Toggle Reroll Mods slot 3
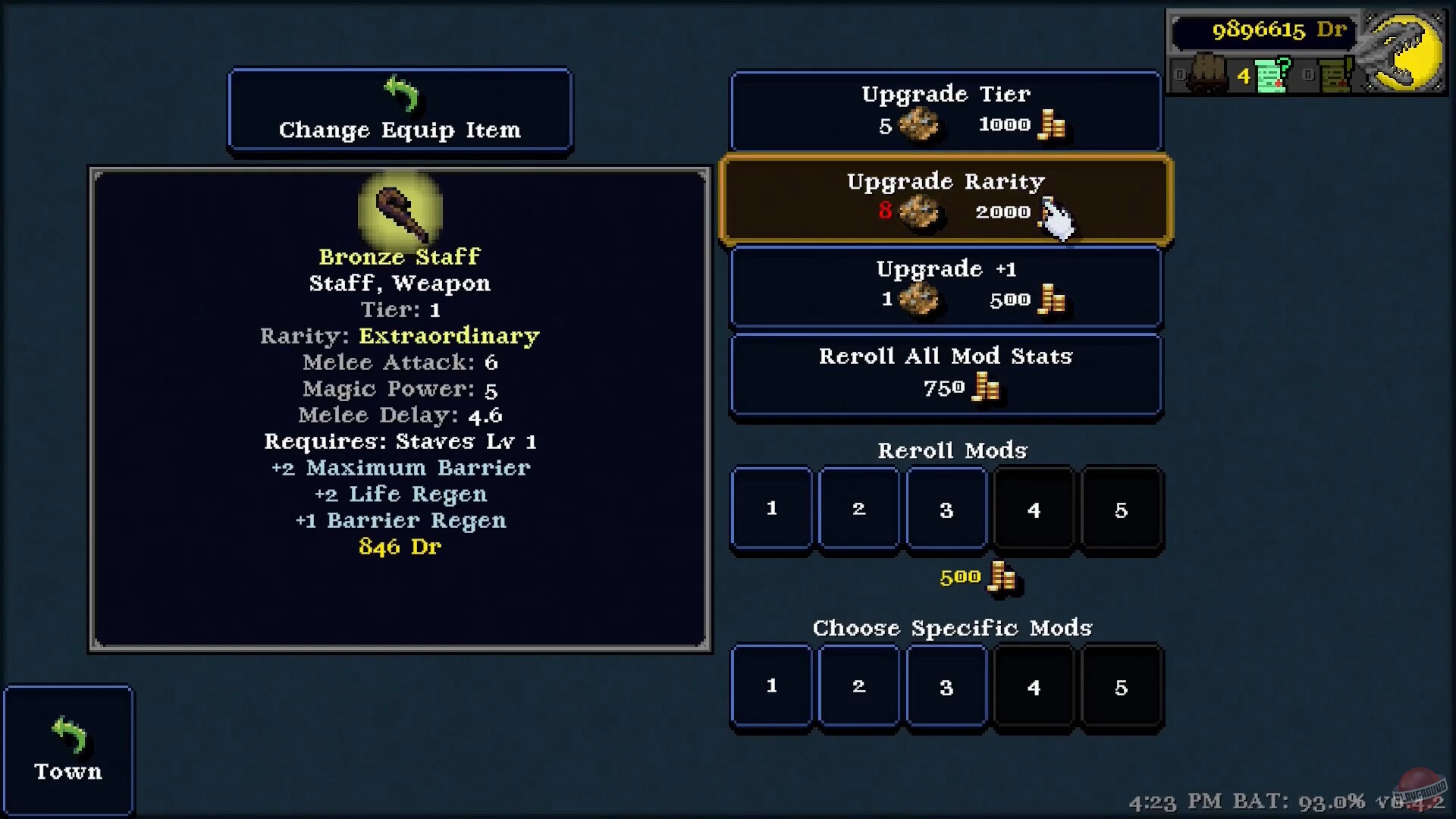This screenshot has width=1456, height=819. pos(946,508)
